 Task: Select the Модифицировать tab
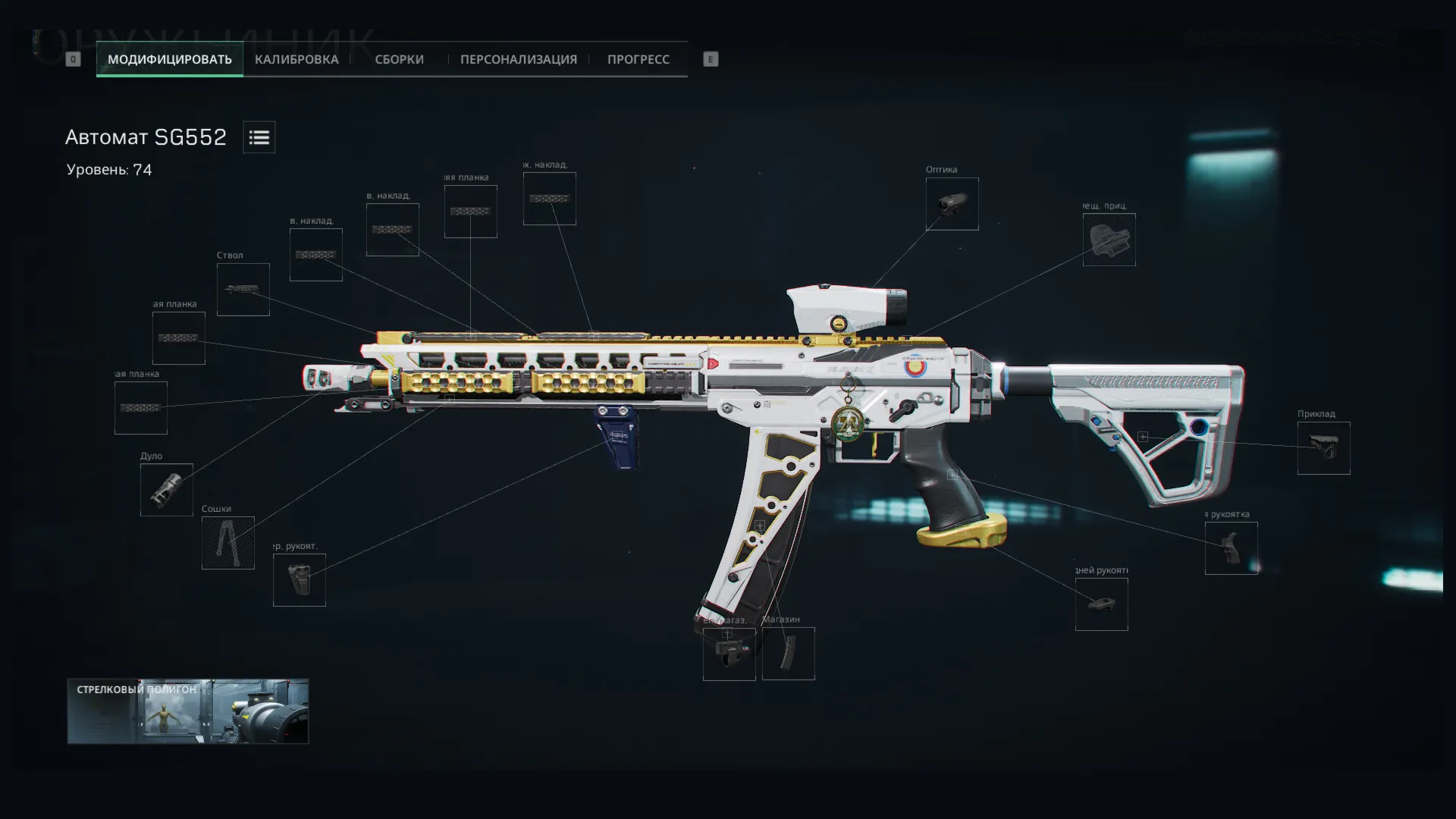click(169, 59)
